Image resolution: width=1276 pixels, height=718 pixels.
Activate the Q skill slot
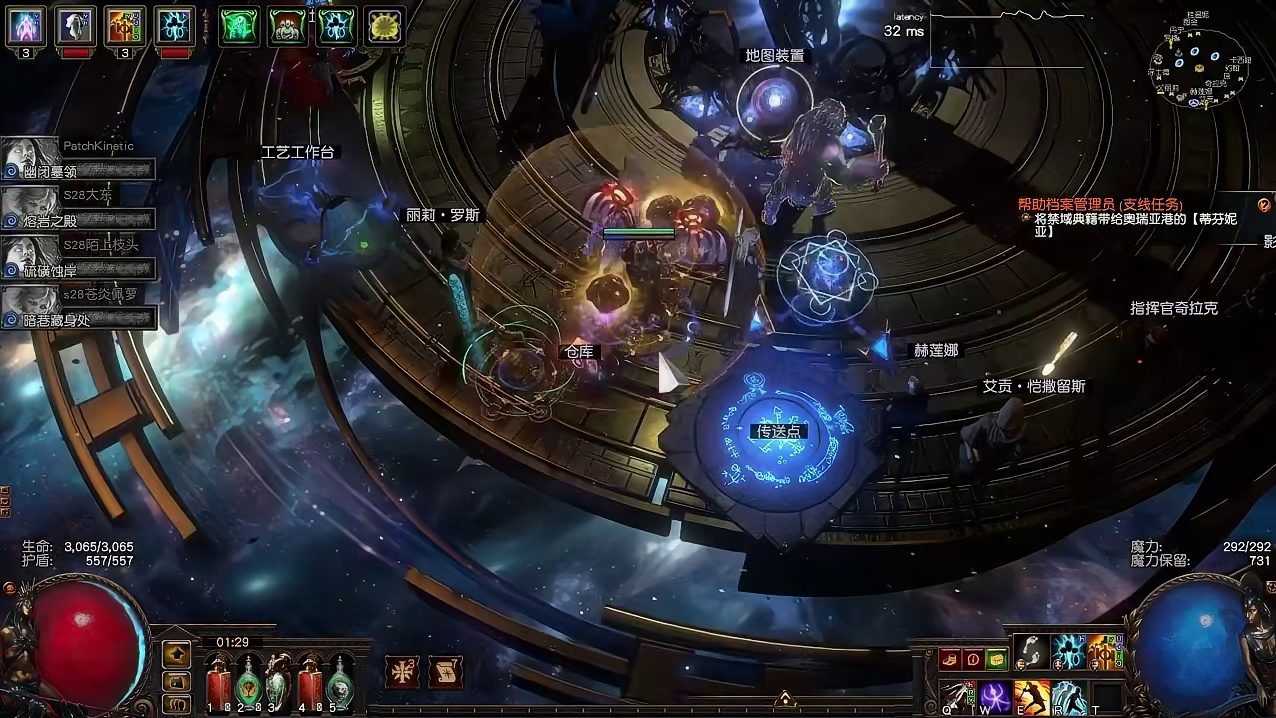tap(958, 697)
